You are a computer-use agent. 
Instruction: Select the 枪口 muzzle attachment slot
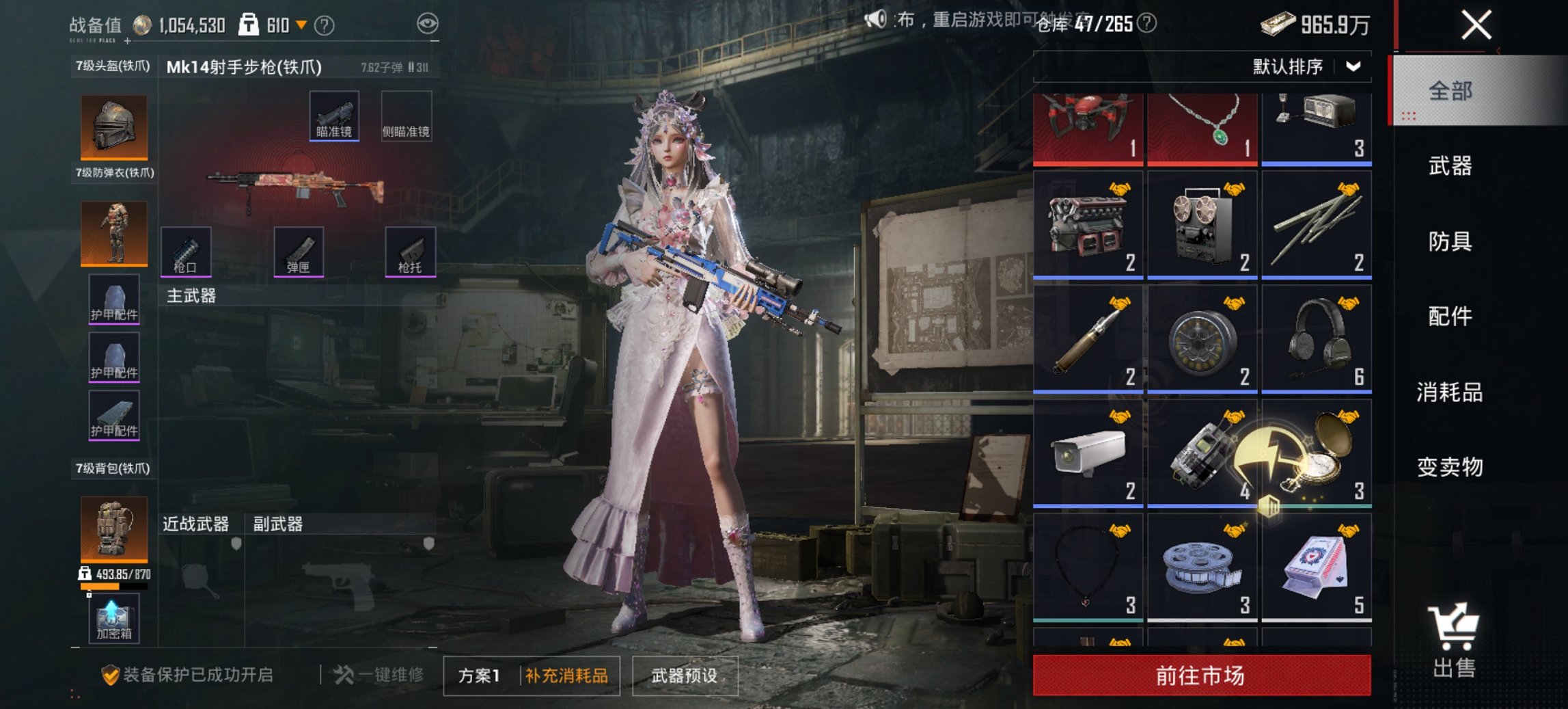(184, 252)
